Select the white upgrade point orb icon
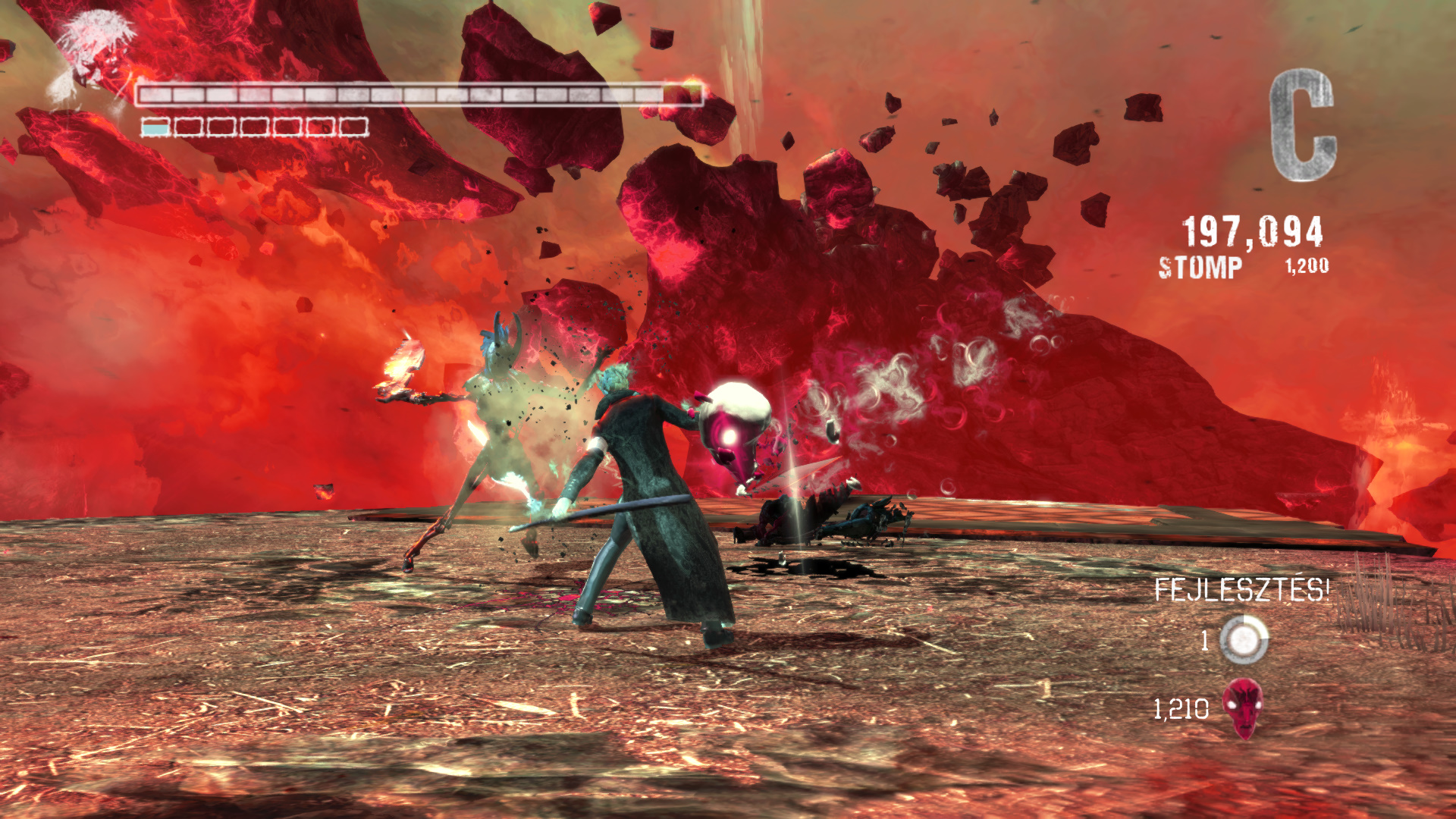 (1244, 640)
